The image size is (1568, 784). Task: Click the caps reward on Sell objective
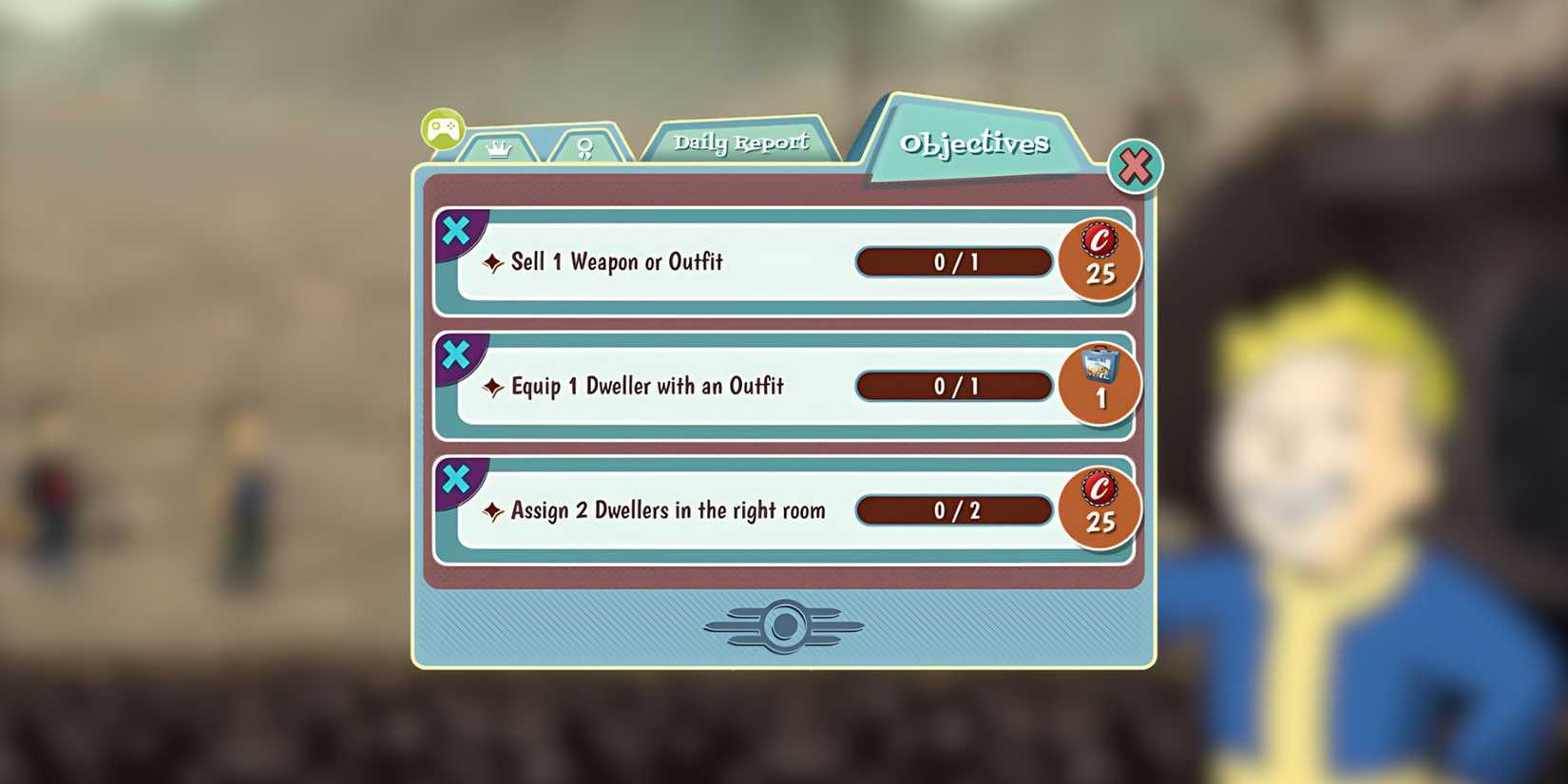(x=1100, y=259)
